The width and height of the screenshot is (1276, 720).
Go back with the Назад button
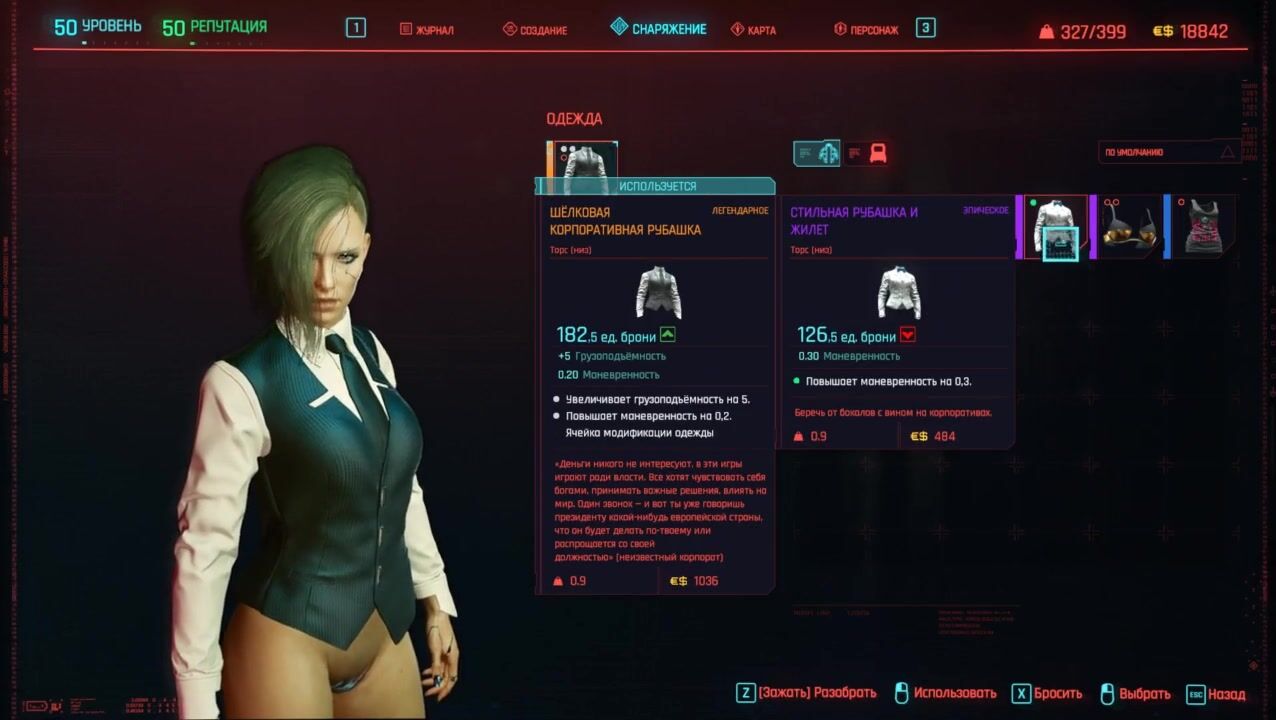pyautogui.click(x=1216, y=693)
